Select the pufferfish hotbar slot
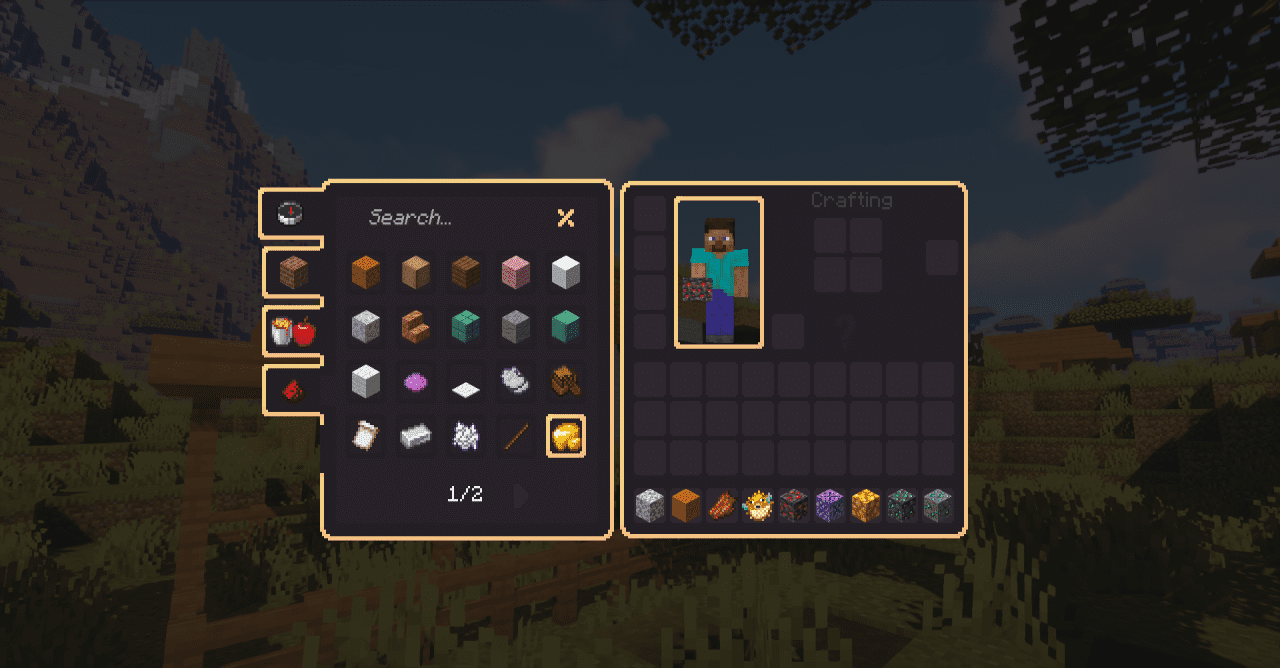The width and height of the screenshot is (1280, 668). coord(759,506)
